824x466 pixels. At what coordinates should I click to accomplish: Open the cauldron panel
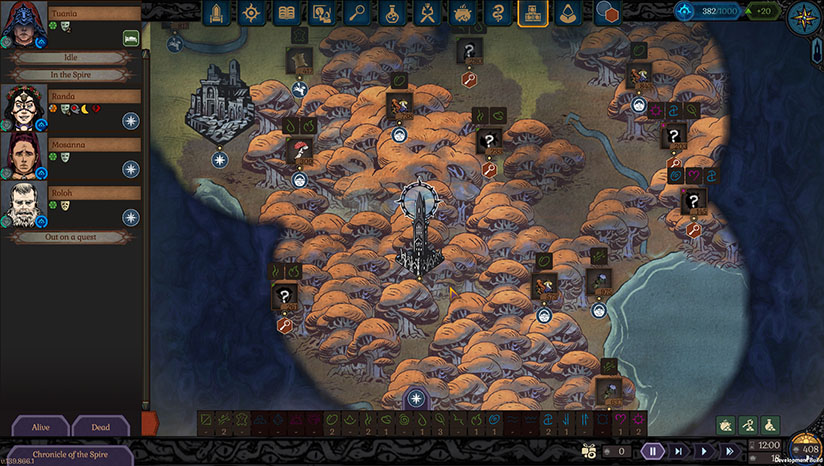coord(462,13)
